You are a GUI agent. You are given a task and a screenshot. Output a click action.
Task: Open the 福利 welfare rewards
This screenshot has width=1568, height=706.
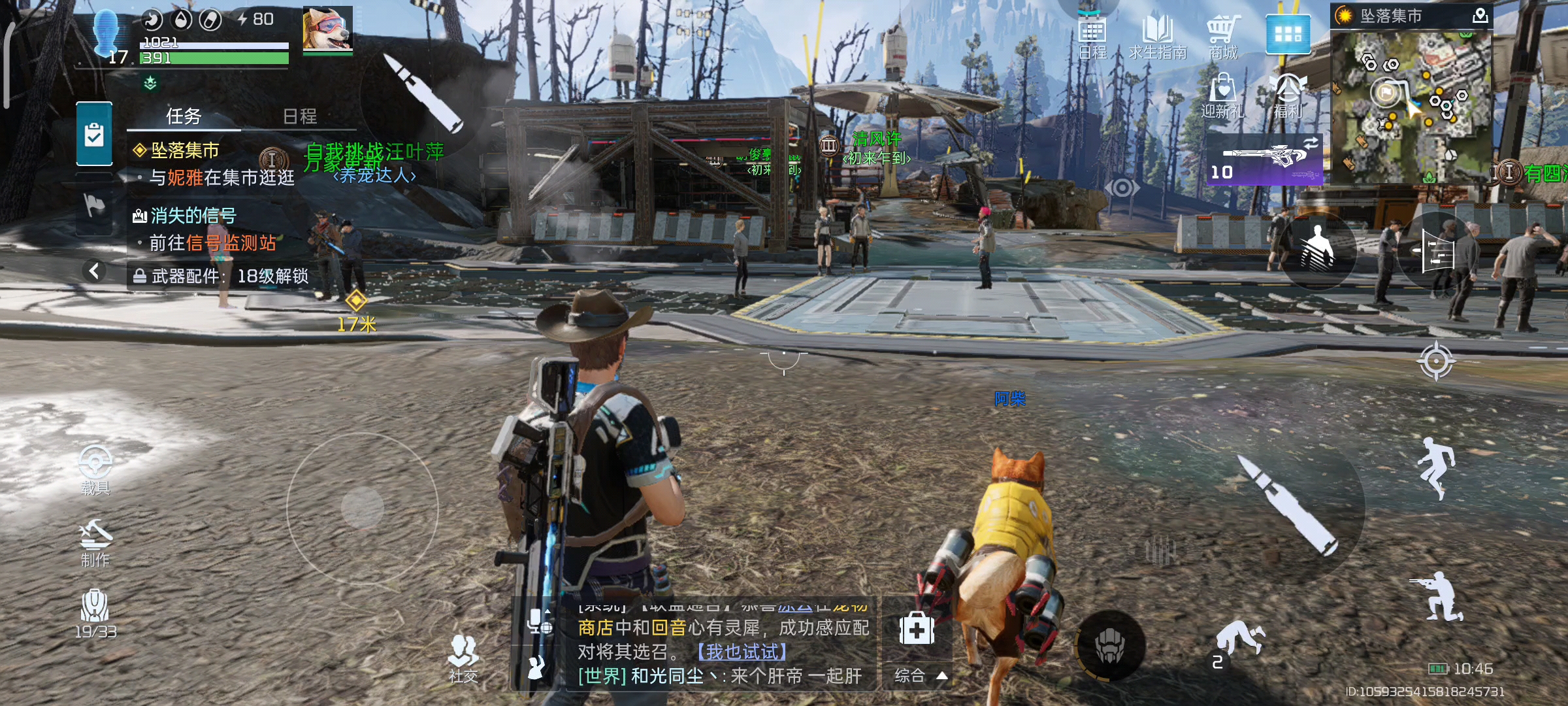(1288, 95)
